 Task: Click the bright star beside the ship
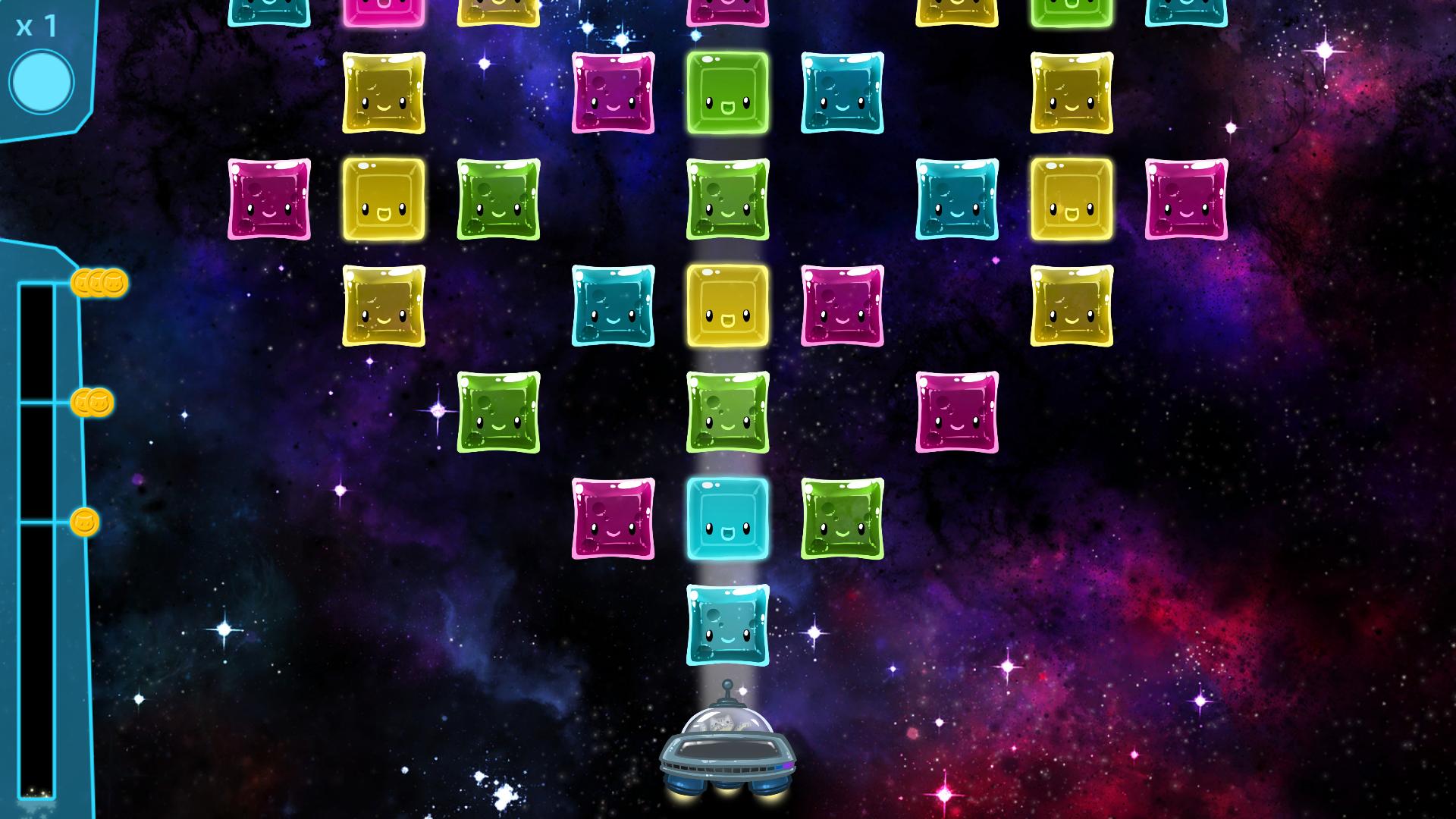(x=743, y=690)
